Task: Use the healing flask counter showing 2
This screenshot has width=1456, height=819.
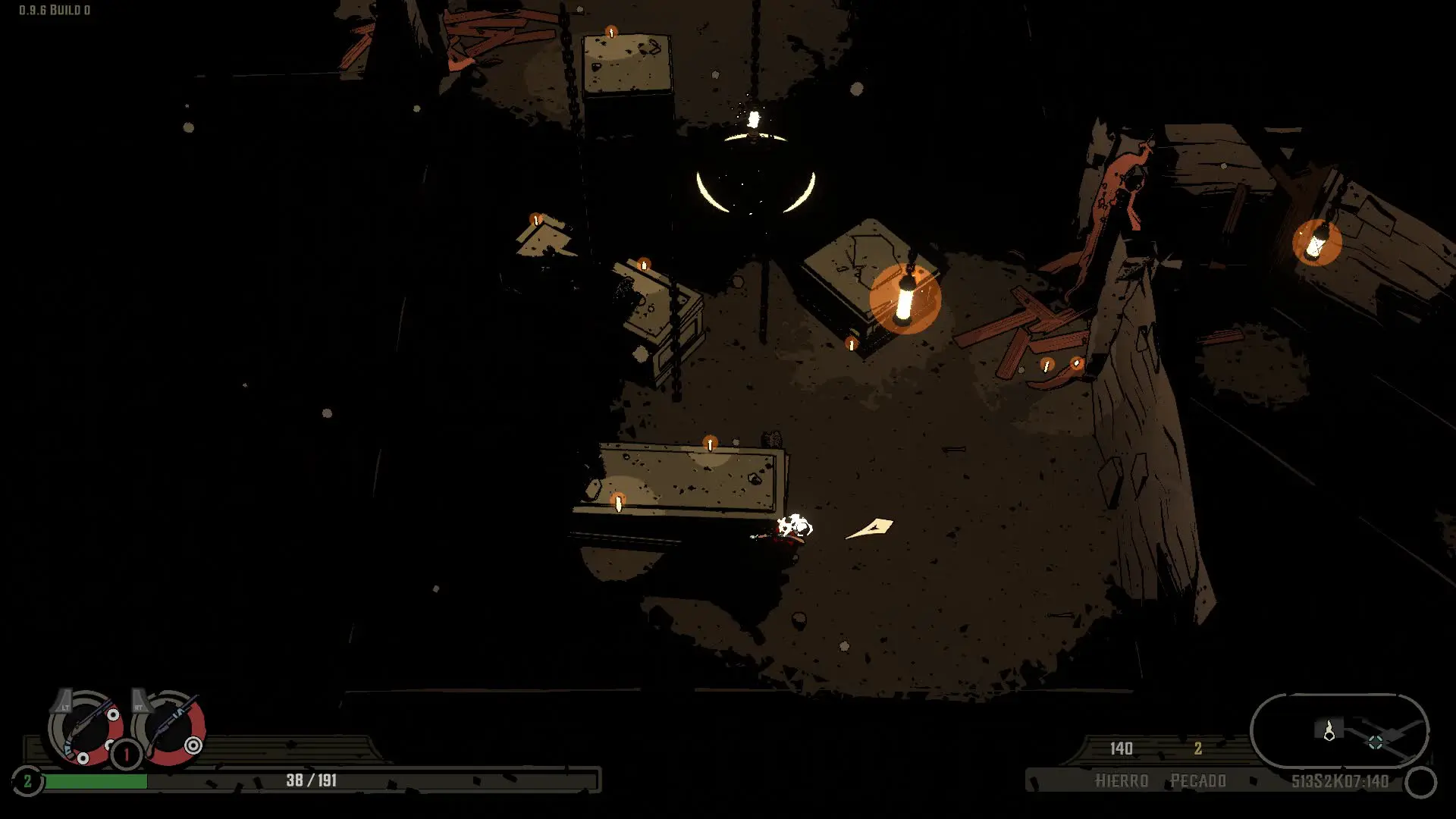Action: coord(27,780)
